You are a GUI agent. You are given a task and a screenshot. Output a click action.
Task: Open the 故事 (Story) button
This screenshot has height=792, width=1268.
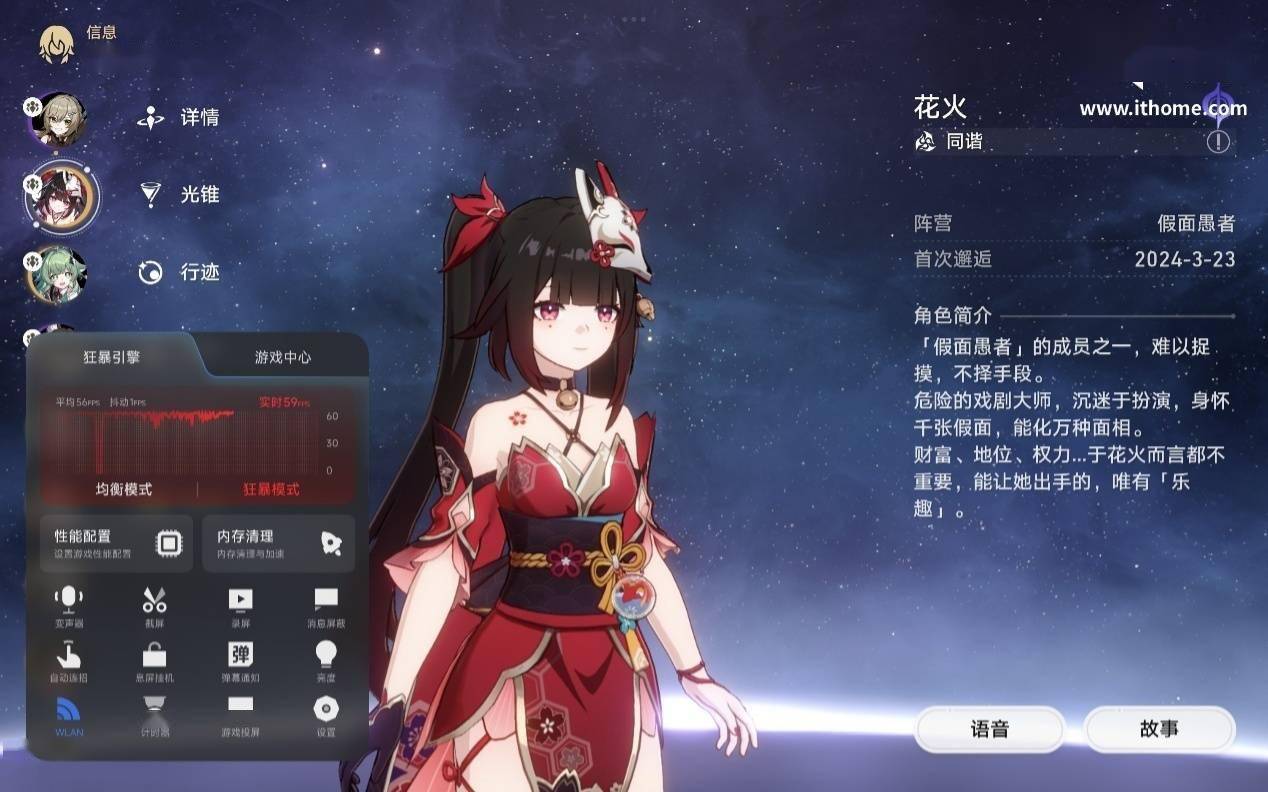[1159, 729]
